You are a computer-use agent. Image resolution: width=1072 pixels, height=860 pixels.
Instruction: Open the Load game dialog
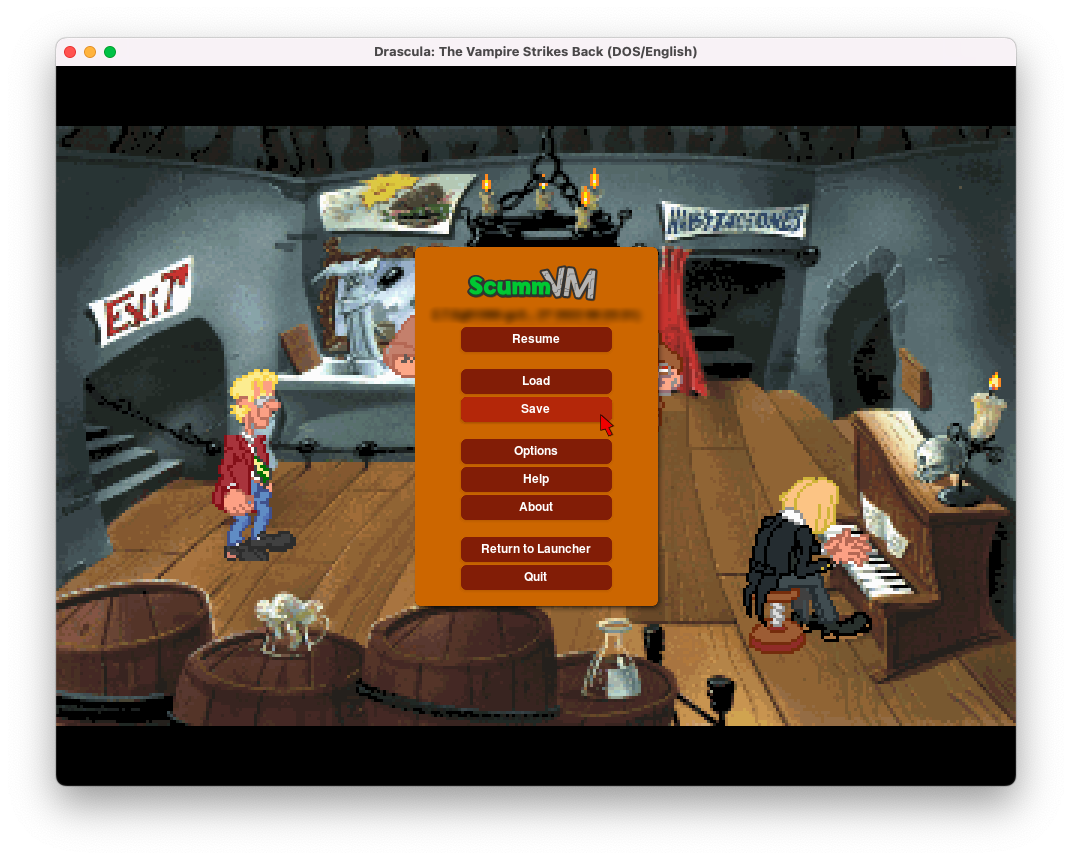point(536,381)
